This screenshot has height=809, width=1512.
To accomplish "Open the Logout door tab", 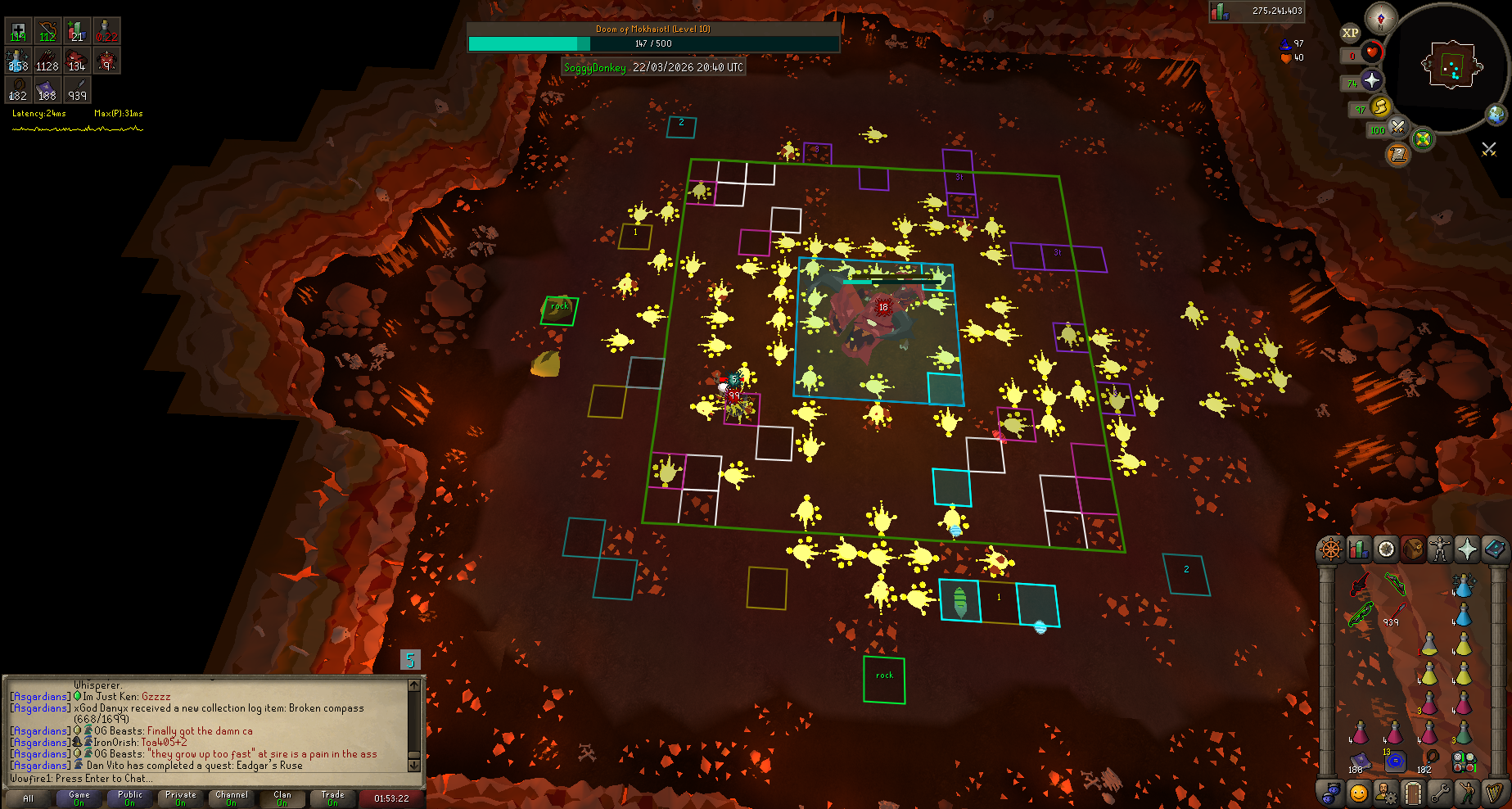I will (1412, 793).
